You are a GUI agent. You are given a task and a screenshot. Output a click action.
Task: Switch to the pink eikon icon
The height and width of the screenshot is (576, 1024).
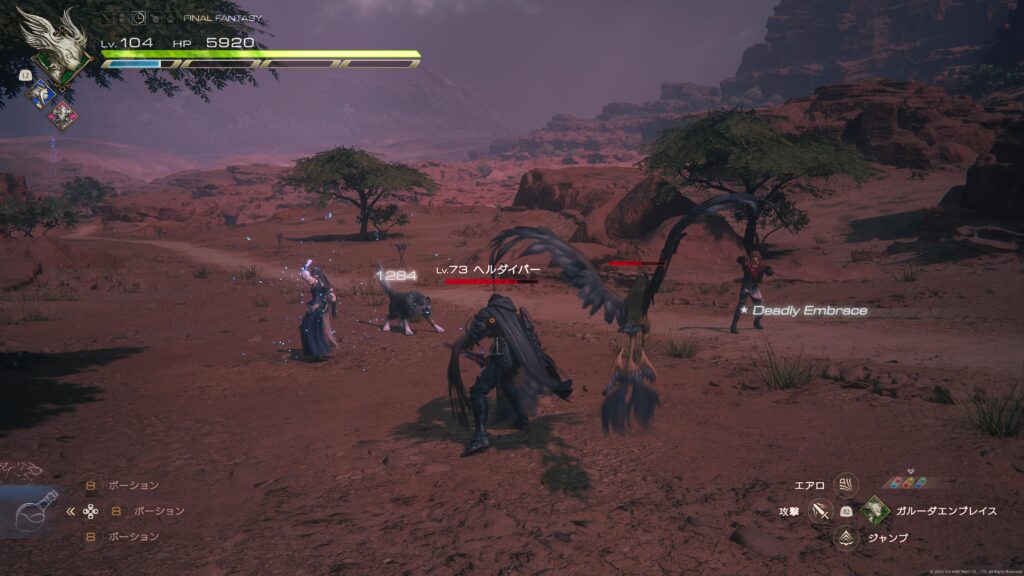(x=62, y=115)
